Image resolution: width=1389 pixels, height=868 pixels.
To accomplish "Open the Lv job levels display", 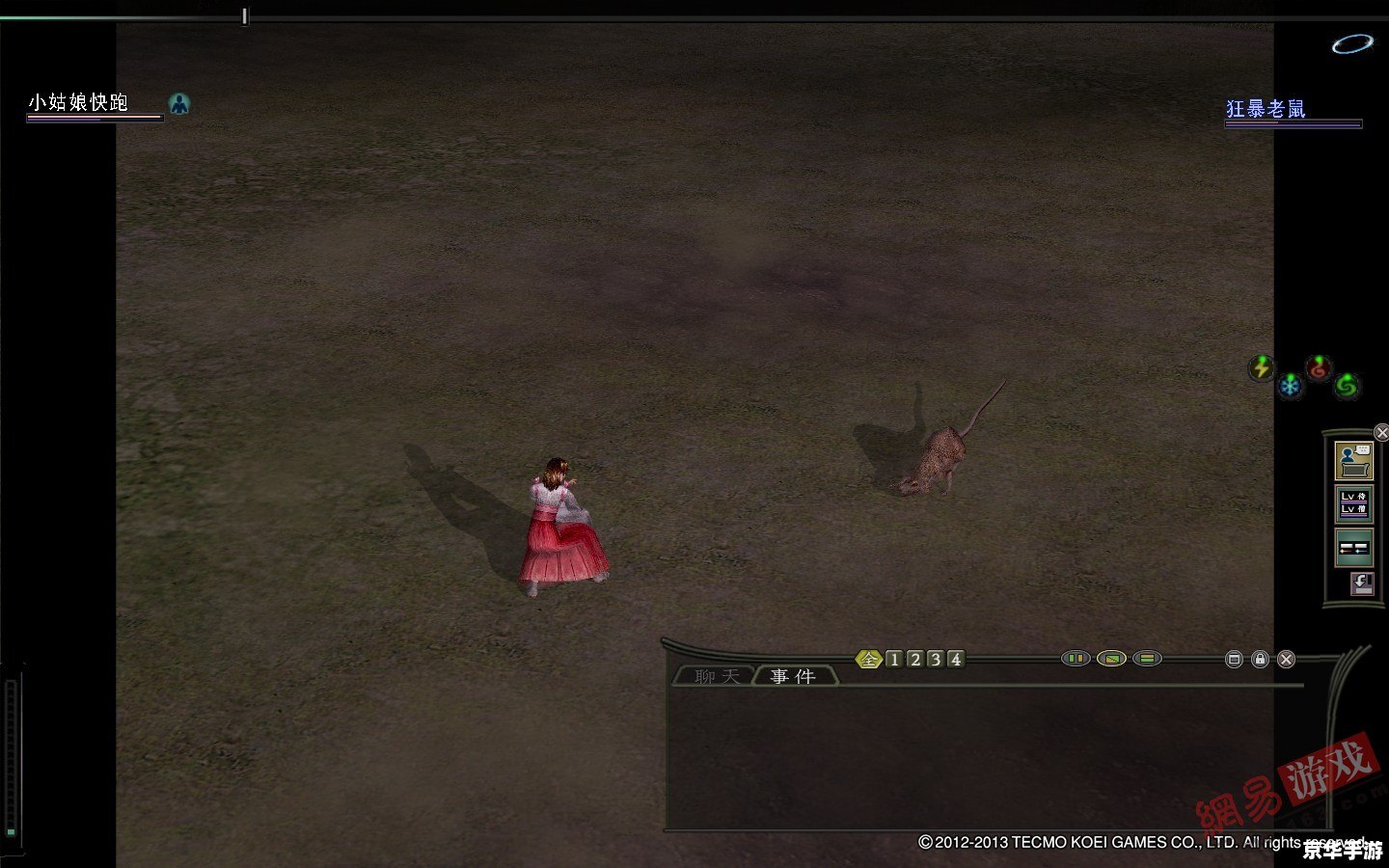I will point(1354,503).
